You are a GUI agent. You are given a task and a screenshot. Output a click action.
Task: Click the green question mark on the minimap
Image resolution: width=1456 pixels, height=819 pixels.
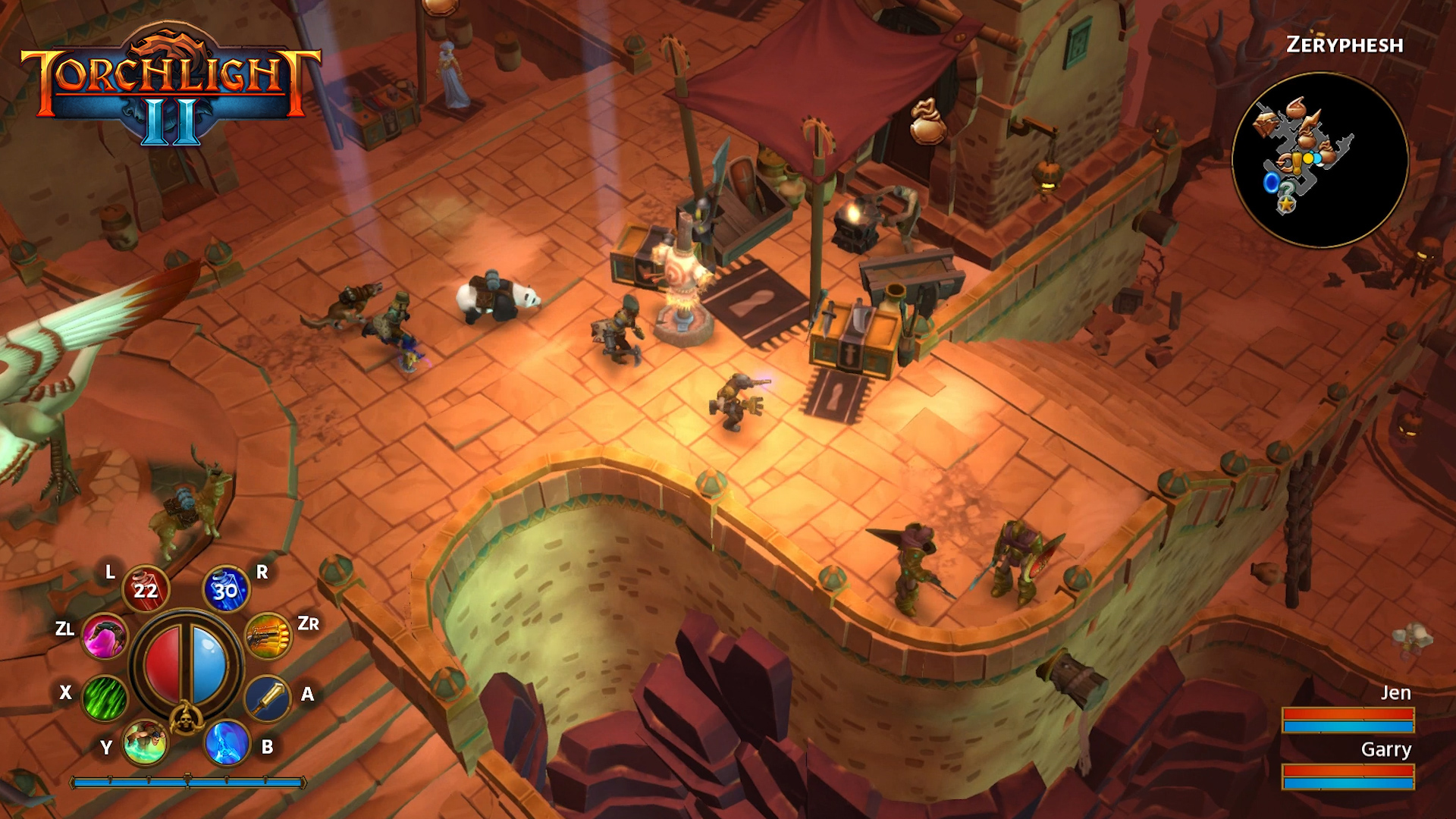[x=1287, y=189]
